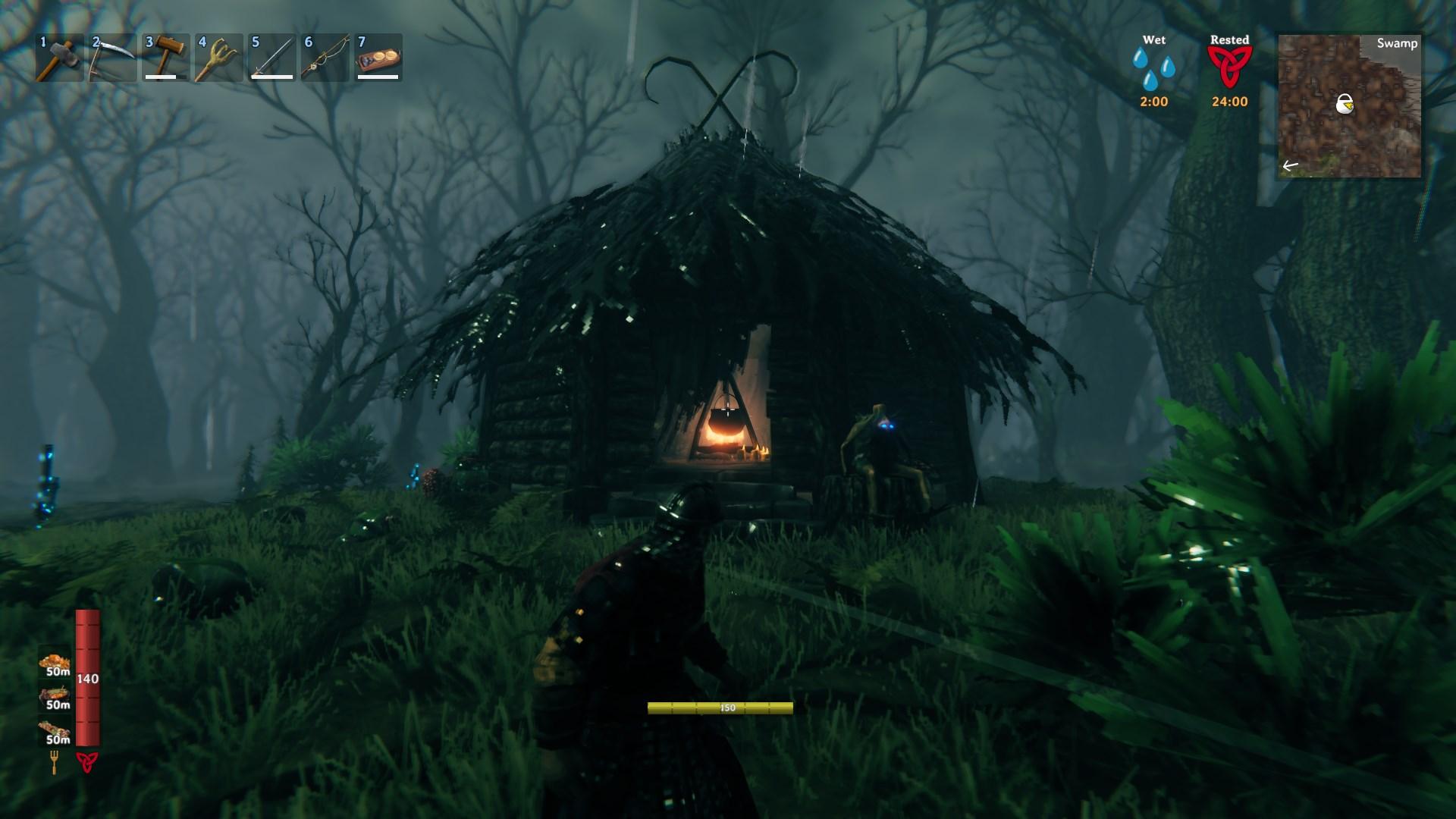Click the golden fork food icon
1456x819 pixels.
point(55,762)
